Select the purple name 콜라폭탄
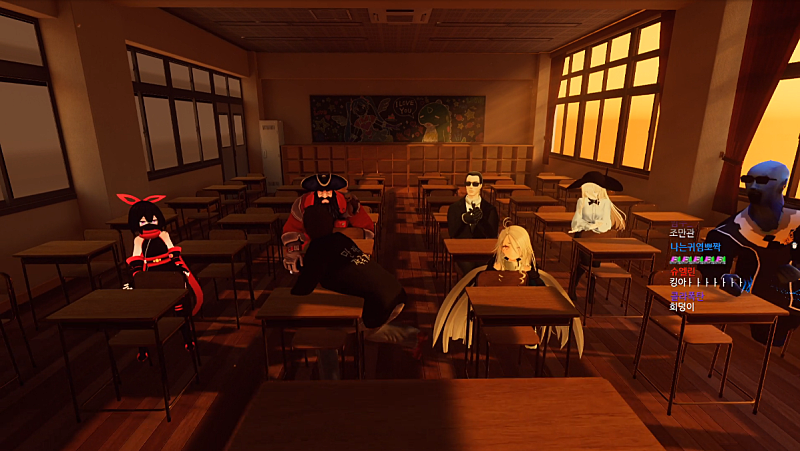This screenshot has width=800, height=451. click(687, 295)
